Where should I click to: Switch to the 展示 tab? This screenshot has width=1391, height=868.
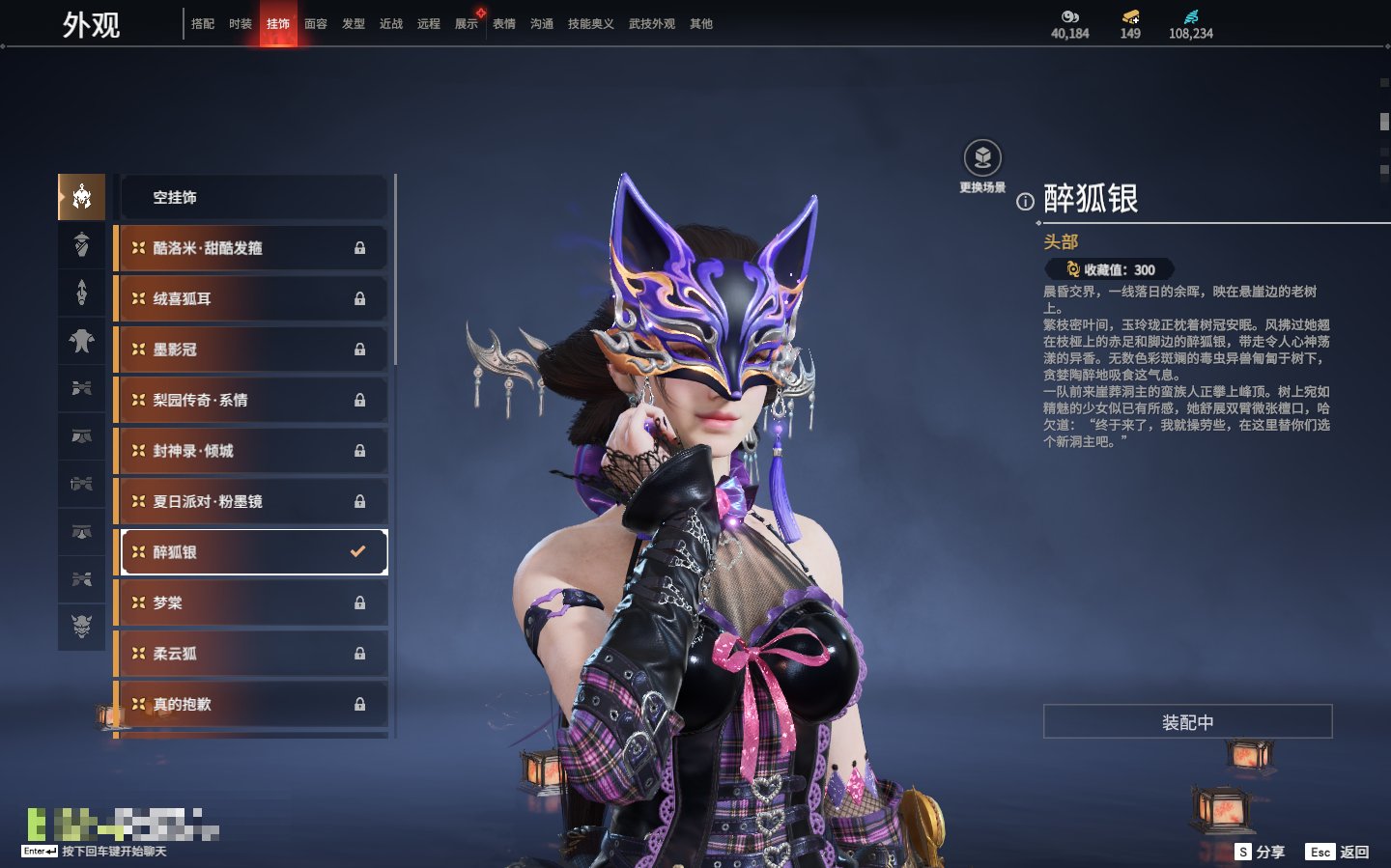point(467,24)
